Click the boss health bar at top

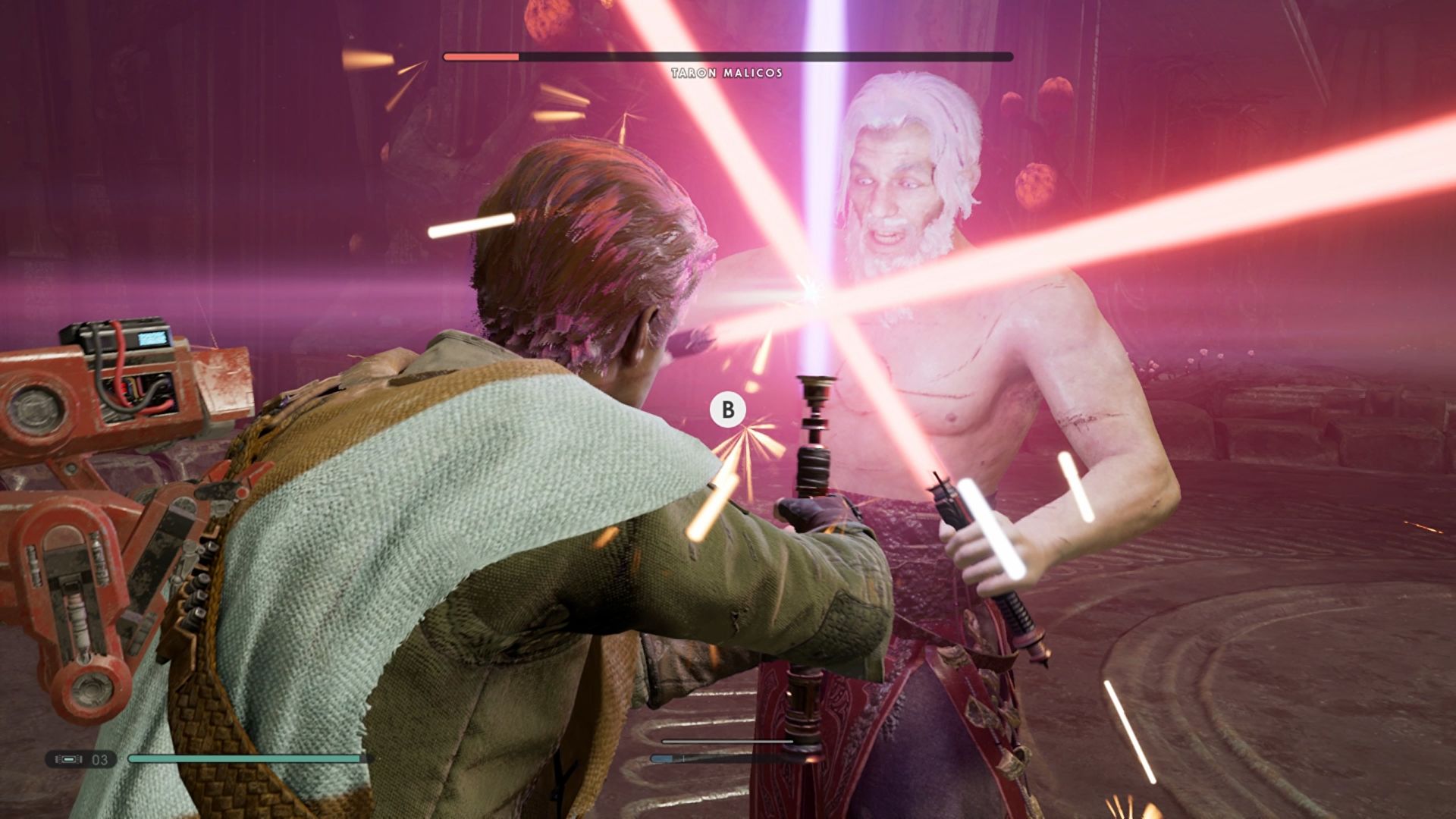(728, 55)
